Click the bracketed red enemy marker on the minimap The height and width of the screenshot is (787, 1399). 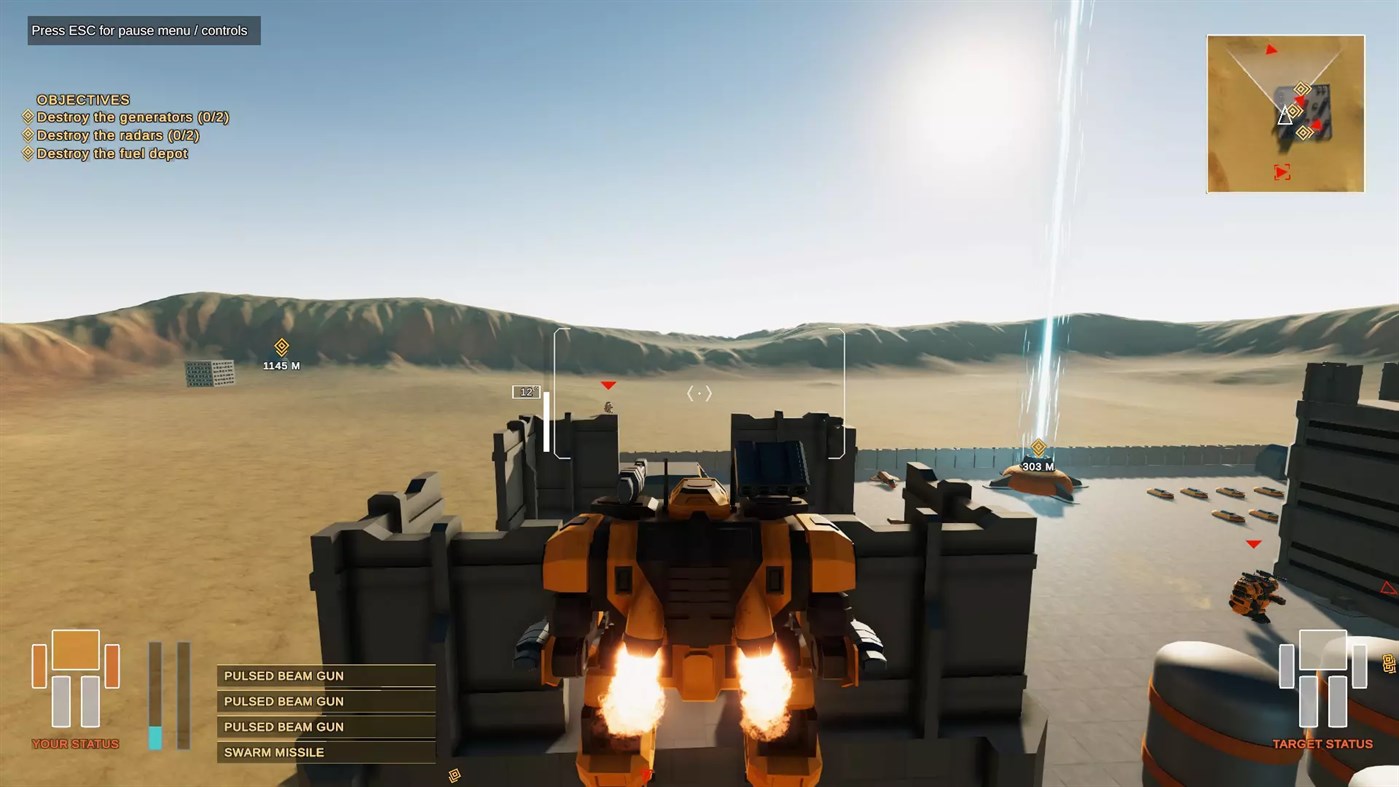pos(1283,171)
